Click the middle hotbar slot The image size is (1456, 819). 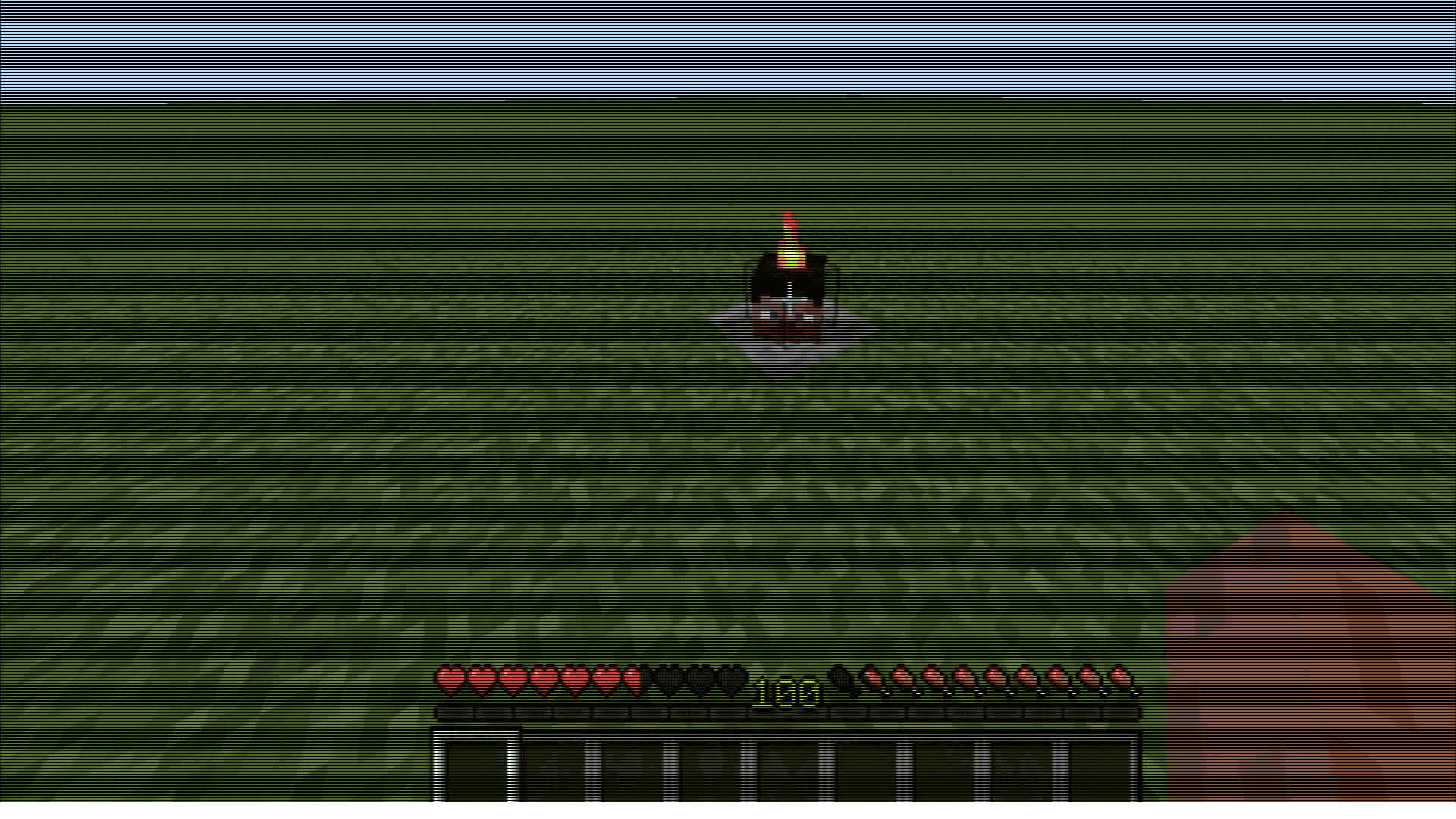[785, 762]
